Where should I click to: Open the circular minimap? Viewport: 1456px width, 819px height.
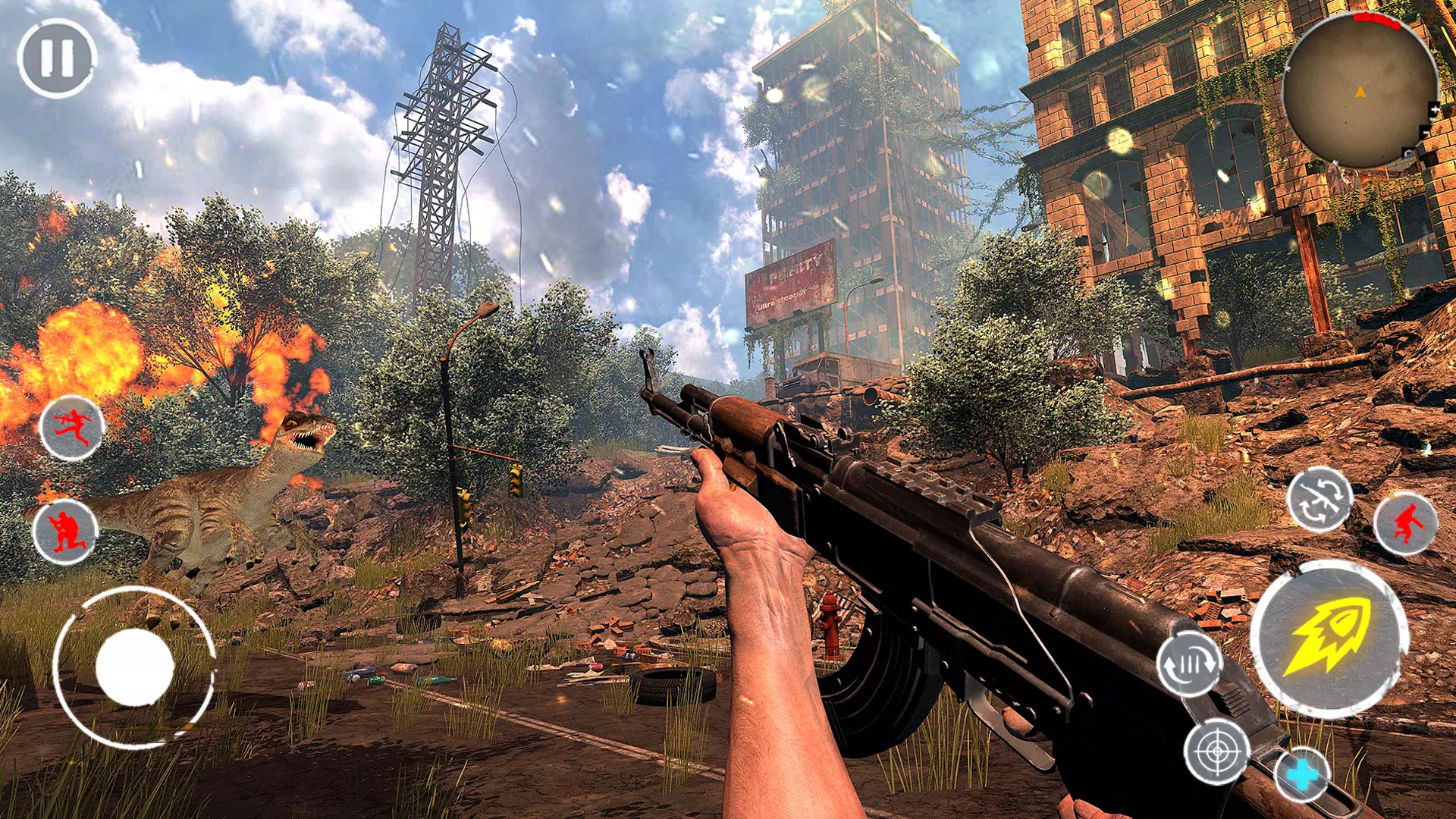click(1360, 91)
